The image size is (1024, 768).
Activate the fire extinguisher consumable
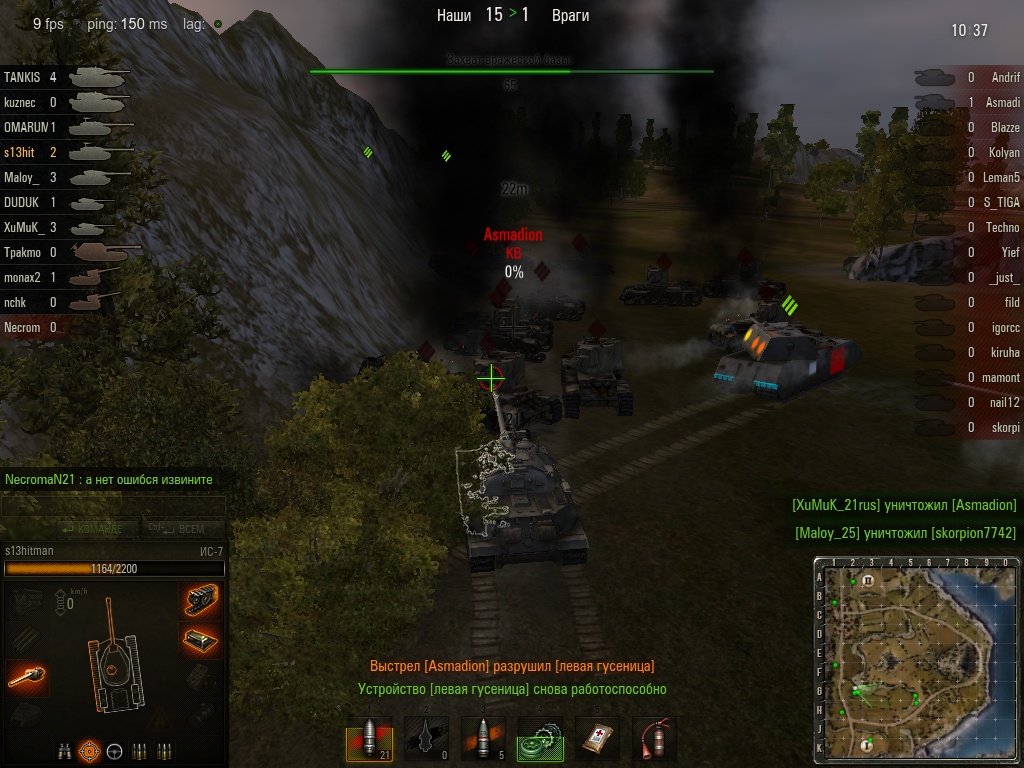tap(654, 740)
